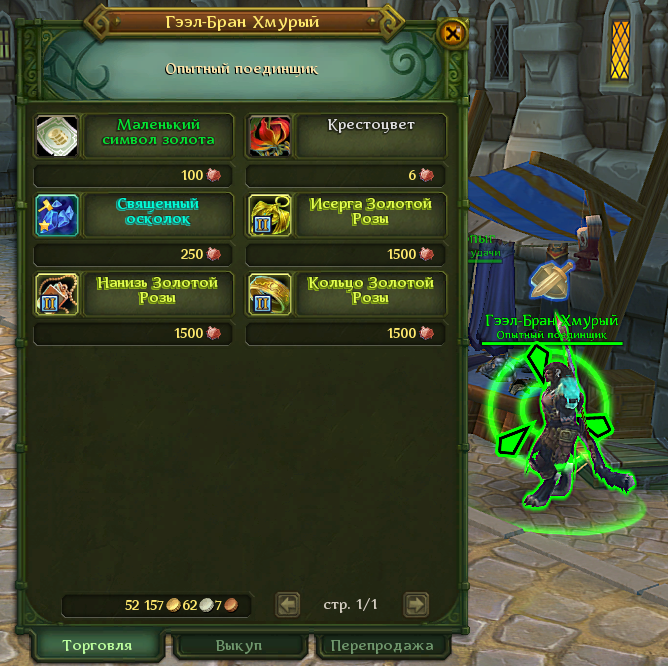The width and height of the screenshot is (668, 666).
Task: Go to the previous shop page arrow
Action: (288, 604)
